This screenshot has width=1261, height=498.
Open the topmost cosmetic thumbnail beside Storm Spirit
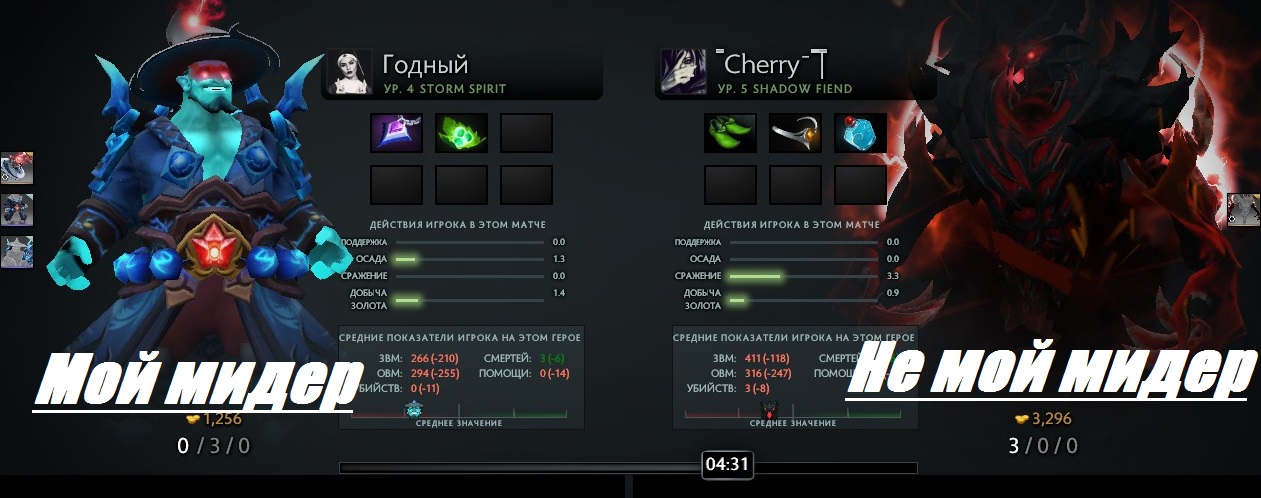(x=17, y=168)
